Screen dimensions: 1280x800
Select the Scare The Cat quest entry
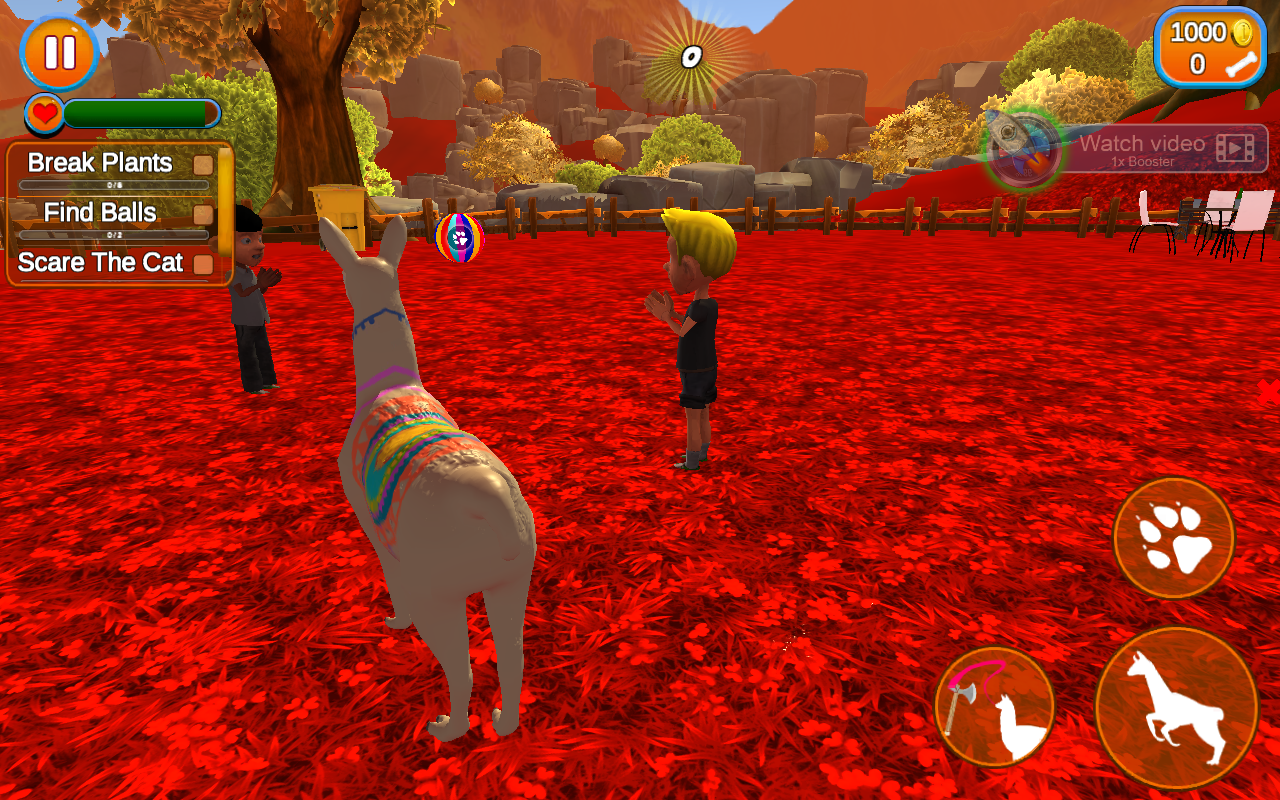coord(99,262)
